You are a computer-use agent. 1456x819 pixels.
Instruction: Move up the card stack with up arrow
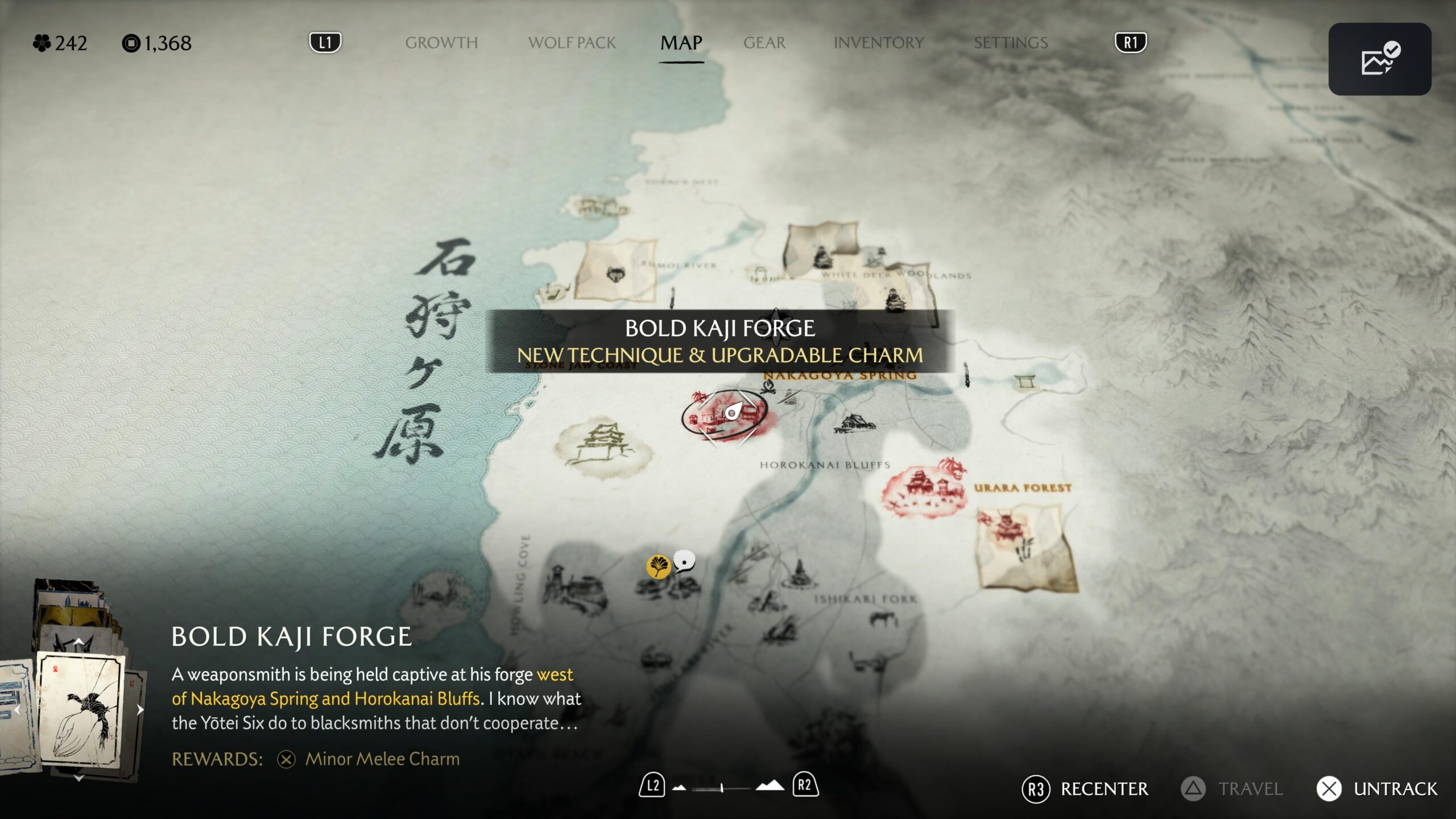pos(78,641)
